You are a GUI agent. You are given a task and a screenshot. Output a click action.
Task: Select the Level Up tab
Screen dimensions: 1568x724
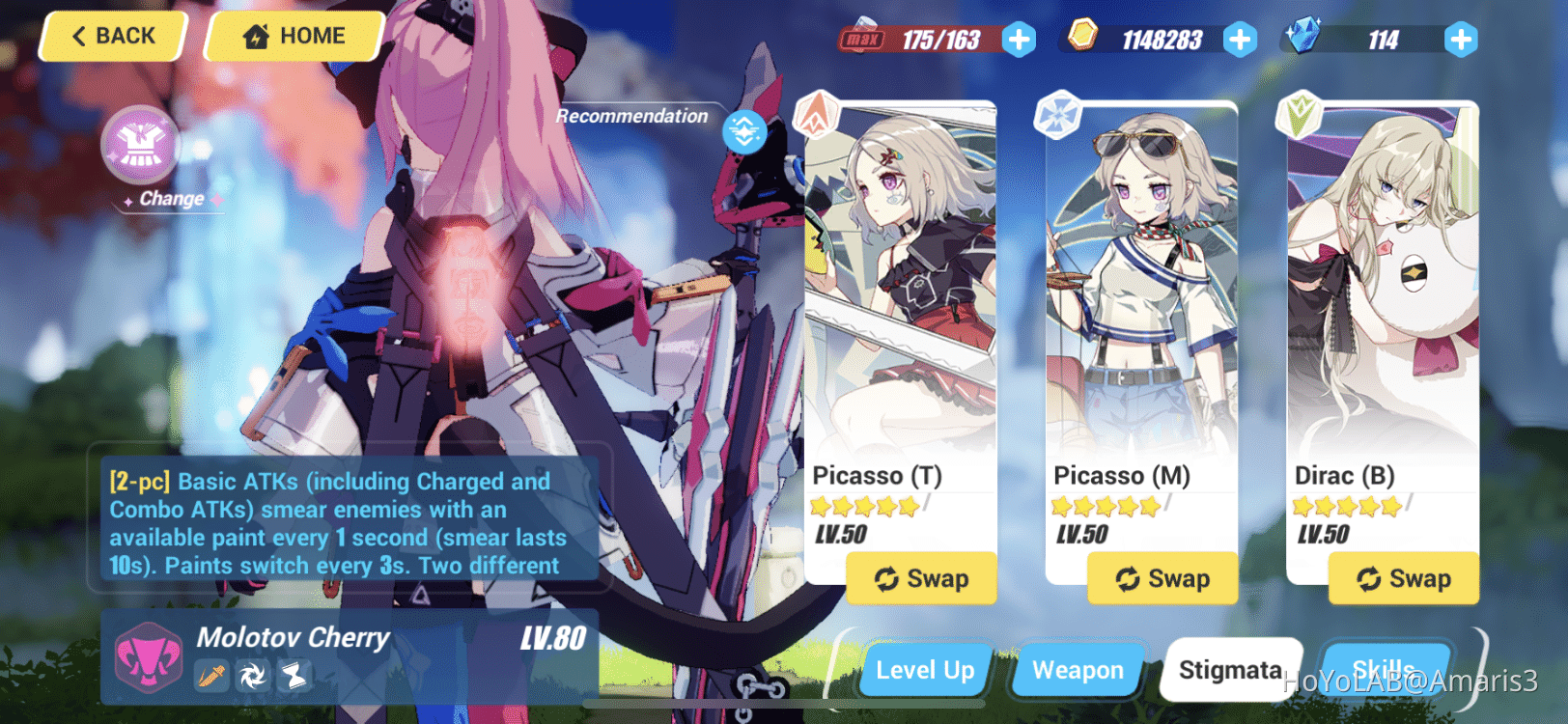[924, 670]
